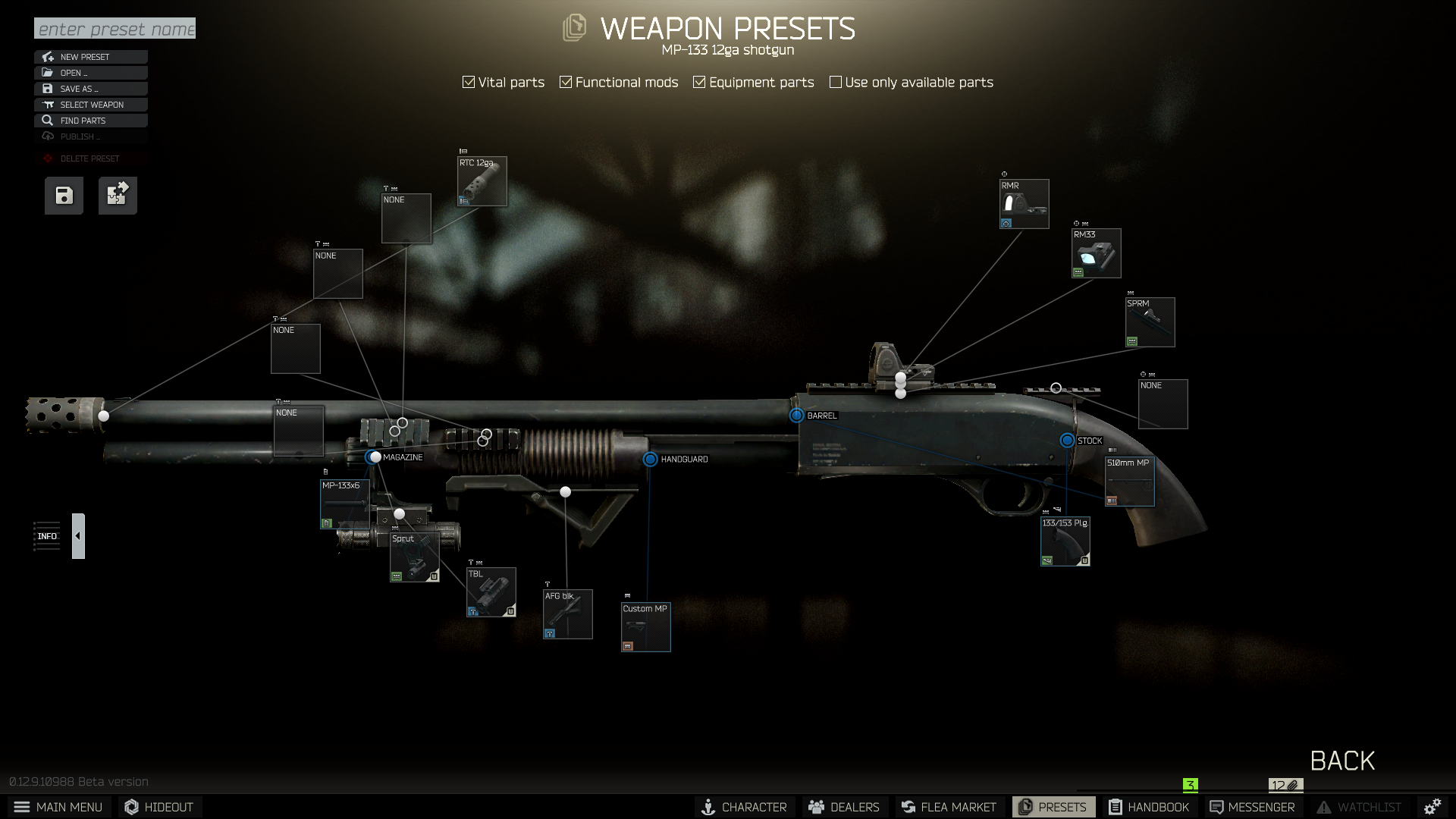Switch to the FLEA MARKET tab

[x=949, y=807]
